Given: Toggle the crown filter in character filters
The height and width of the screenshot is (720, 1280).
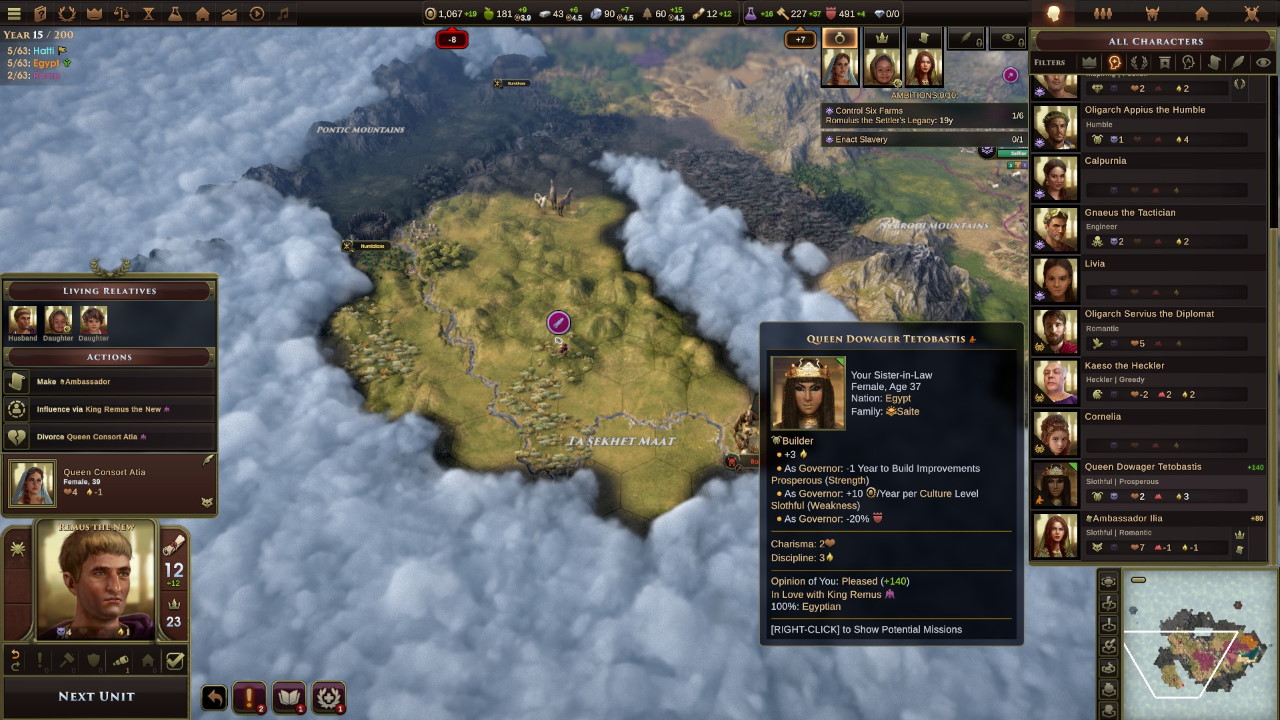Looking at the screenshot, I should coord(1089,62).
